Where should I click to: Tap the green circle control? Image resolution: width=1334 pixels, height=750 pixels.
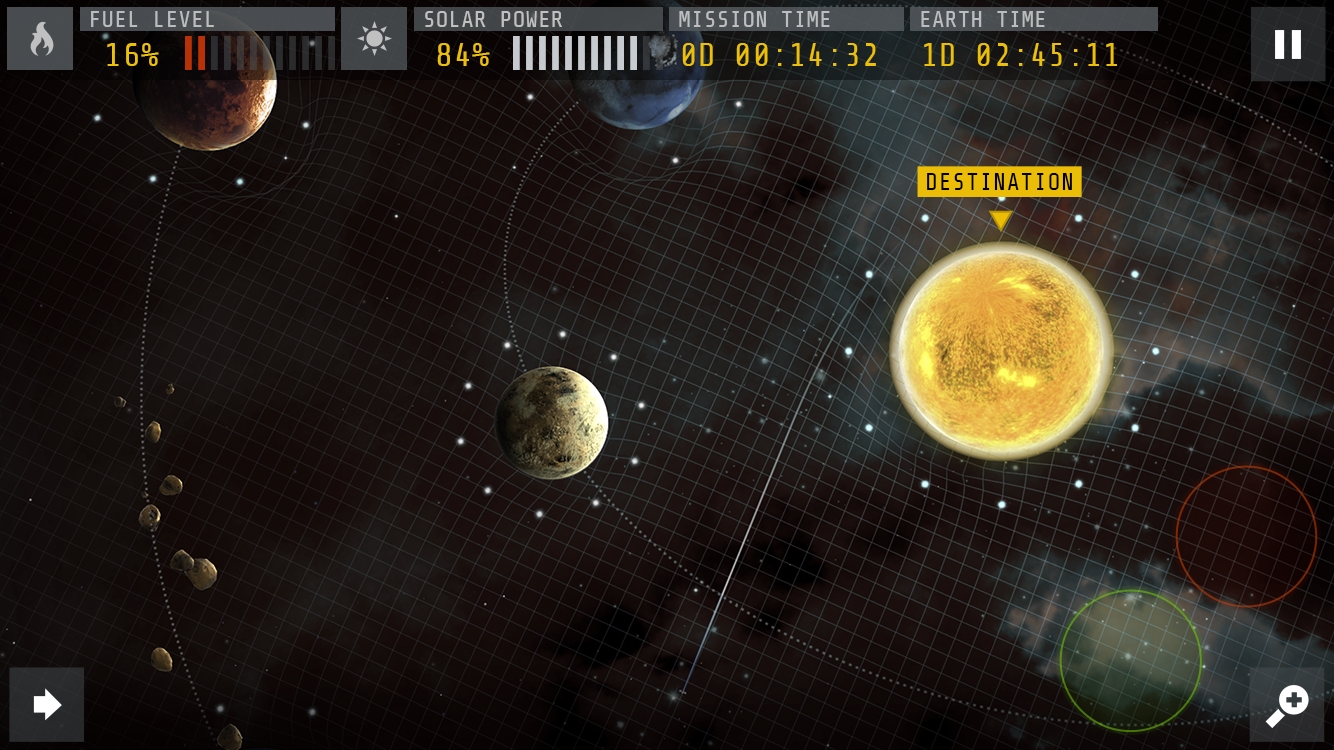click(x=1130, y=660)
